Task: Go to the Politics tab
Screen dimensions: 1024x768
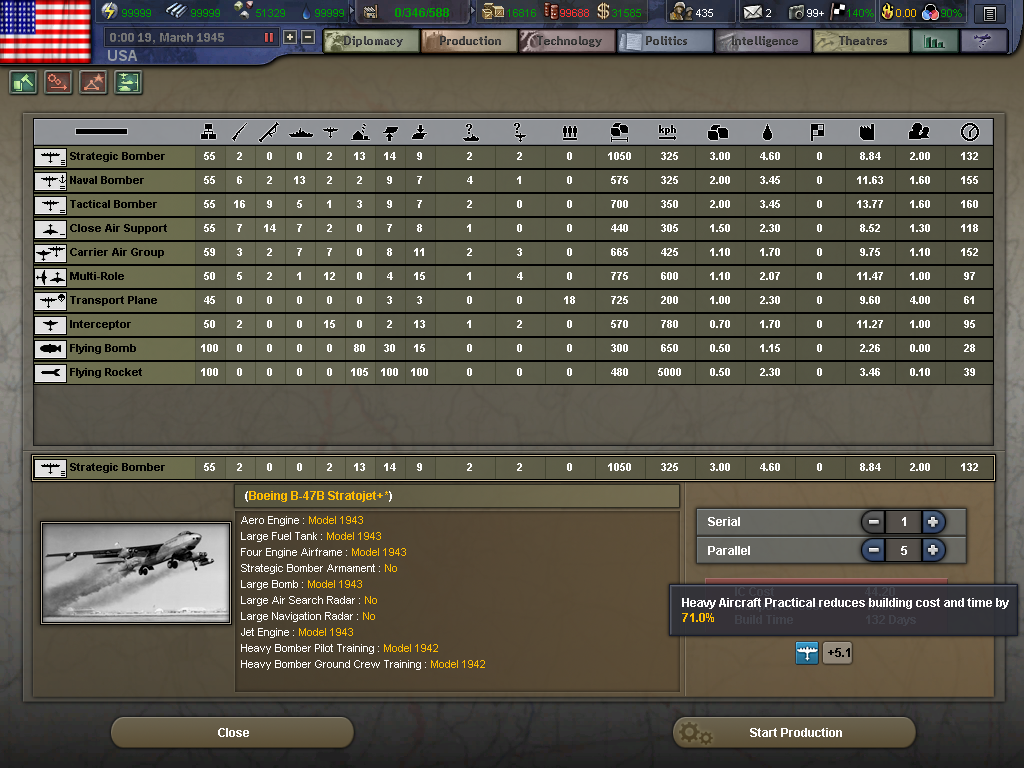Action: coord(664,41)
